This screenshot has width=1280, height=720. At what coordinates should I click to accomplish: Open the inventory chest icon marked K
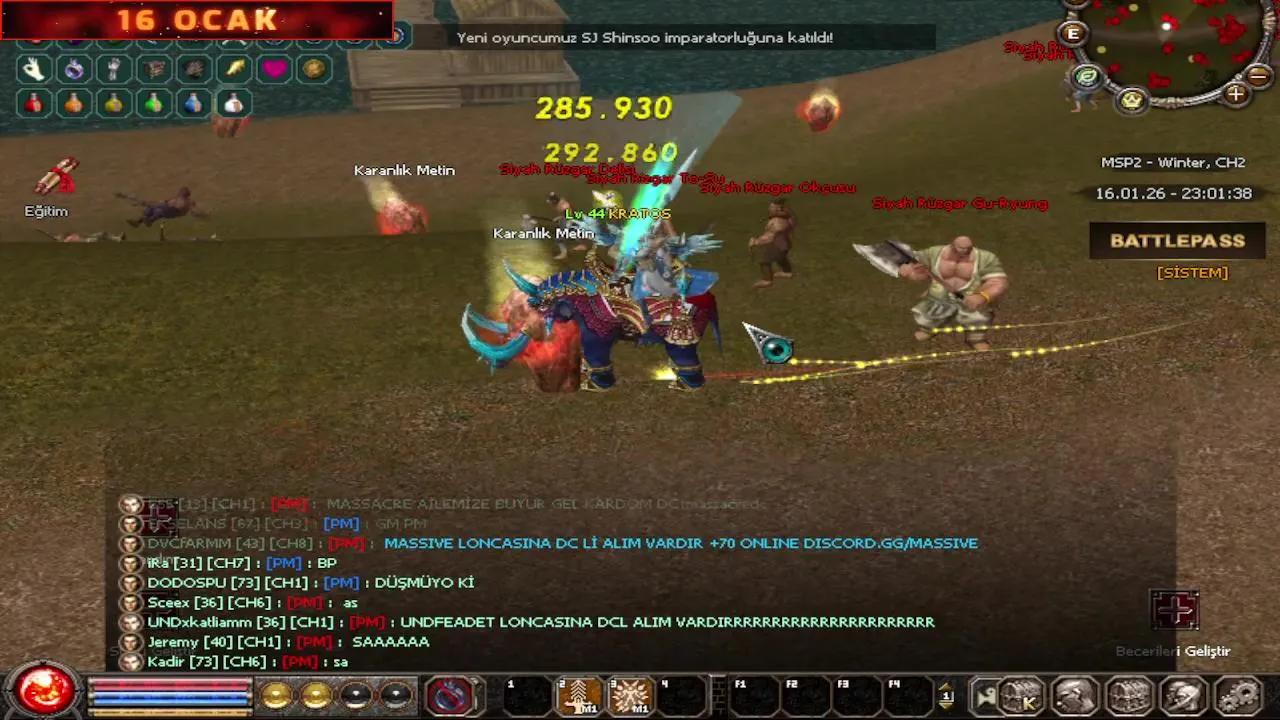(1021, 695)
